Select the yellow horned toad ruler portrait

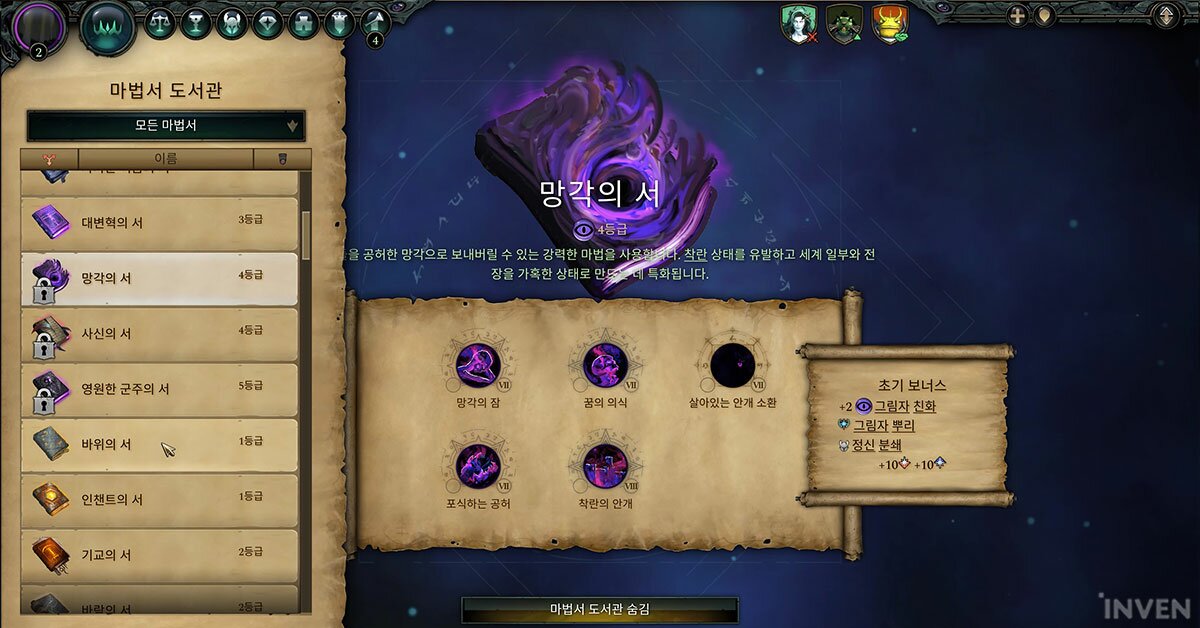pos(888,24)
